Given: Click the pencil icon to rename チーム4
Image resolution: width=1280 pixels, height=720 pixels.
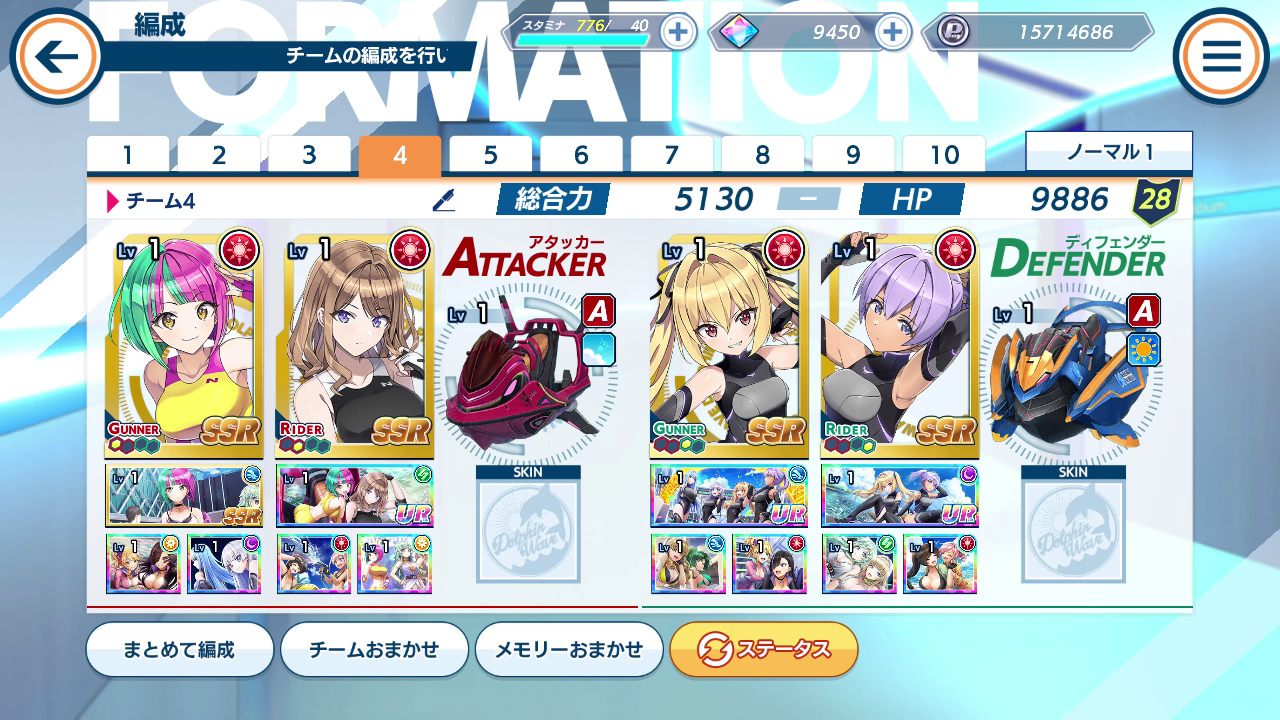Looking at the screenshot, I should [x=442, y=199].
